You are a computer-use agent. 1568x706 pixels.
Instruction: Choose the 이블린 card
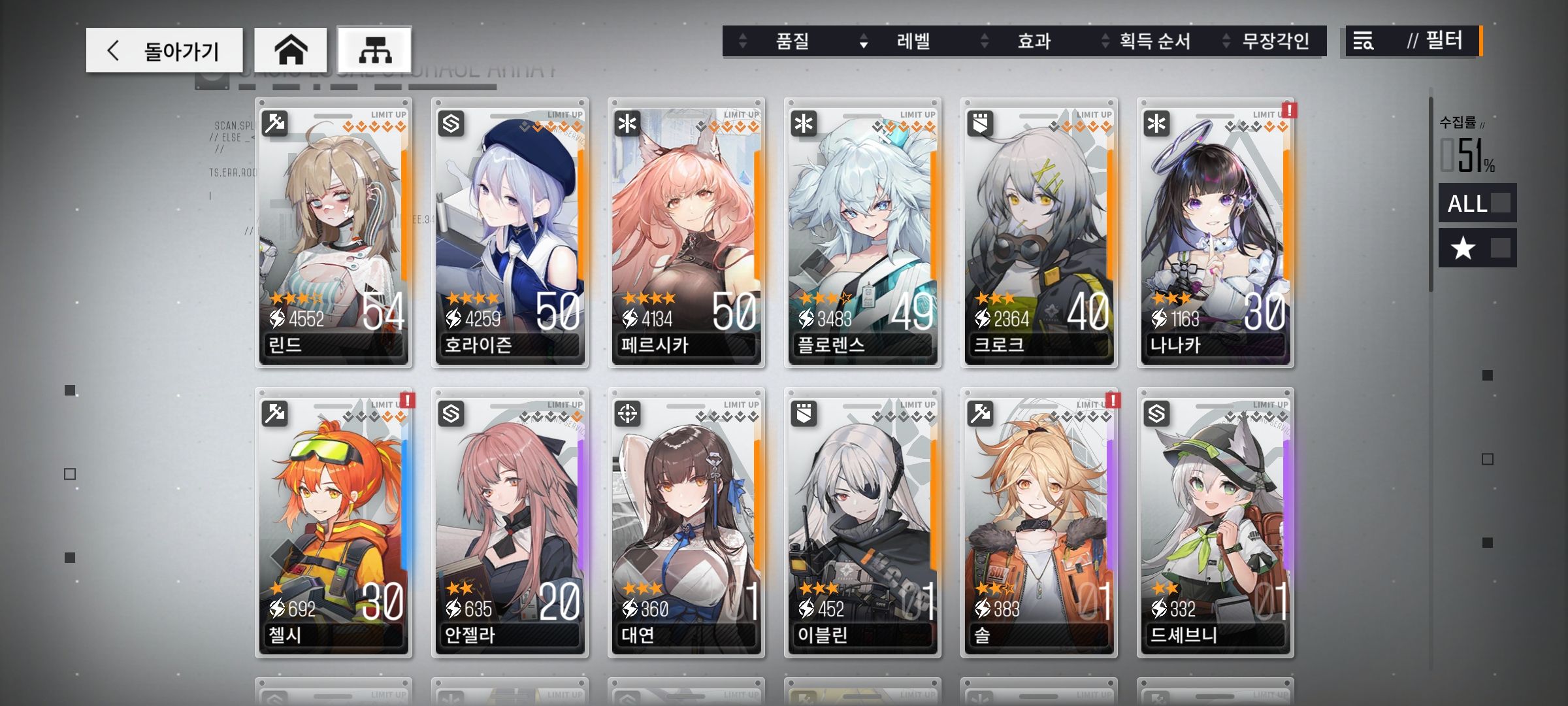pyautogui.click(x=863, y=523)
